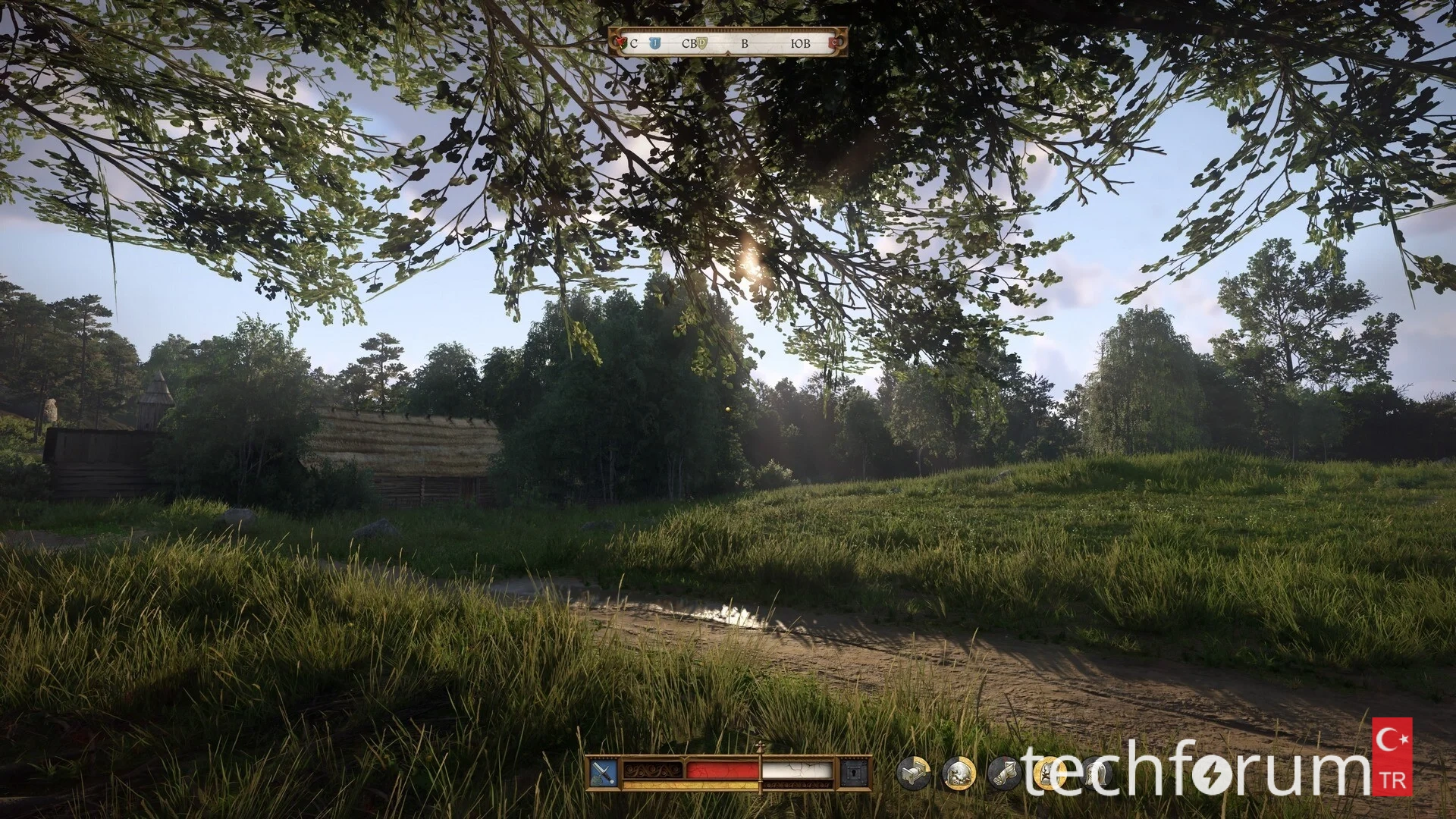Select the red C marker at compass edge
This screenshot has height=819, width=1456.
point(835,44)
